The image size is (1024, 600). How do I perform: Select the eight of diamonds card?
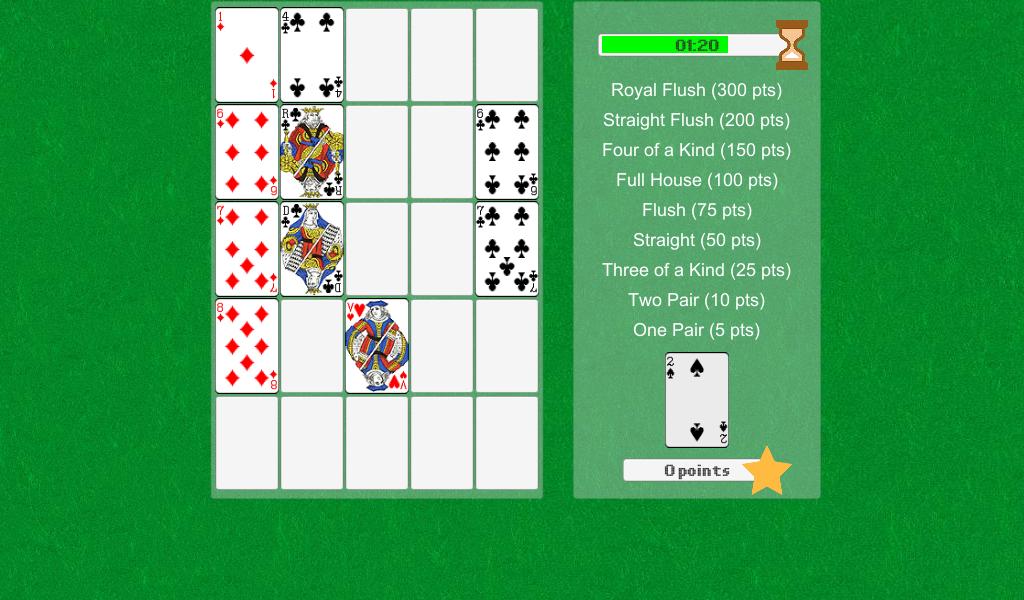coord(247,346)
